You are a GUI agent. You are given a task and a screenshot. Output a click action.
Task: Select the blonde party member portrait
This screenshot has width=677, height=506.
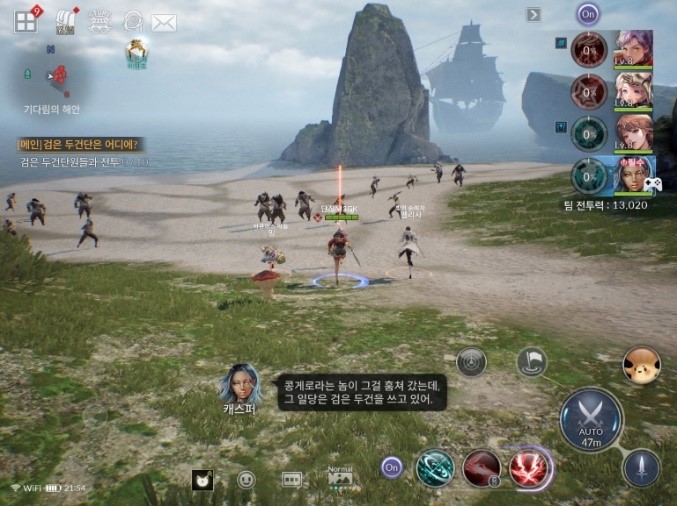634,91
